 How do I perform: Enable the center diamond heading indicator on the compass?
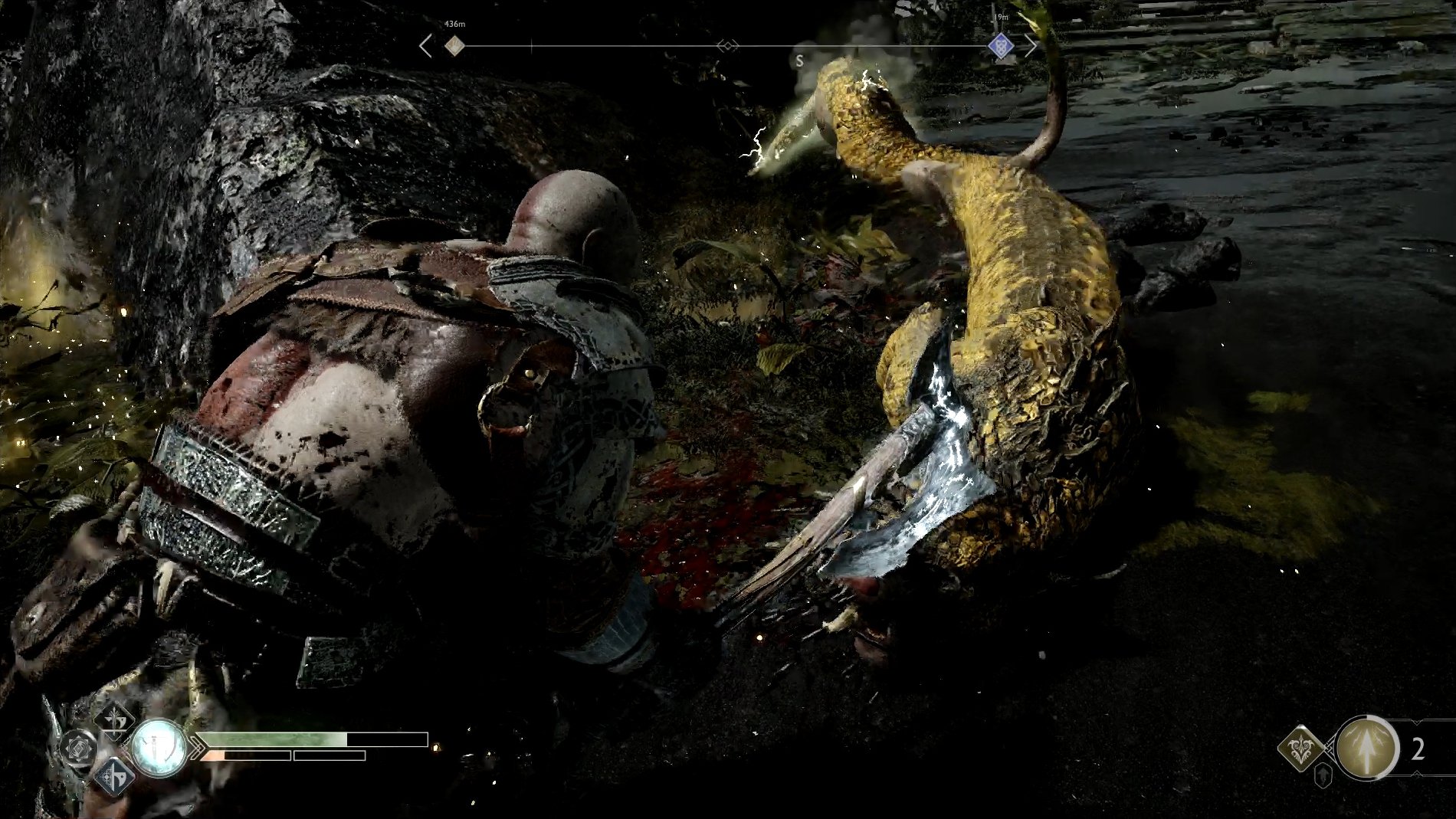coord(727,45)
